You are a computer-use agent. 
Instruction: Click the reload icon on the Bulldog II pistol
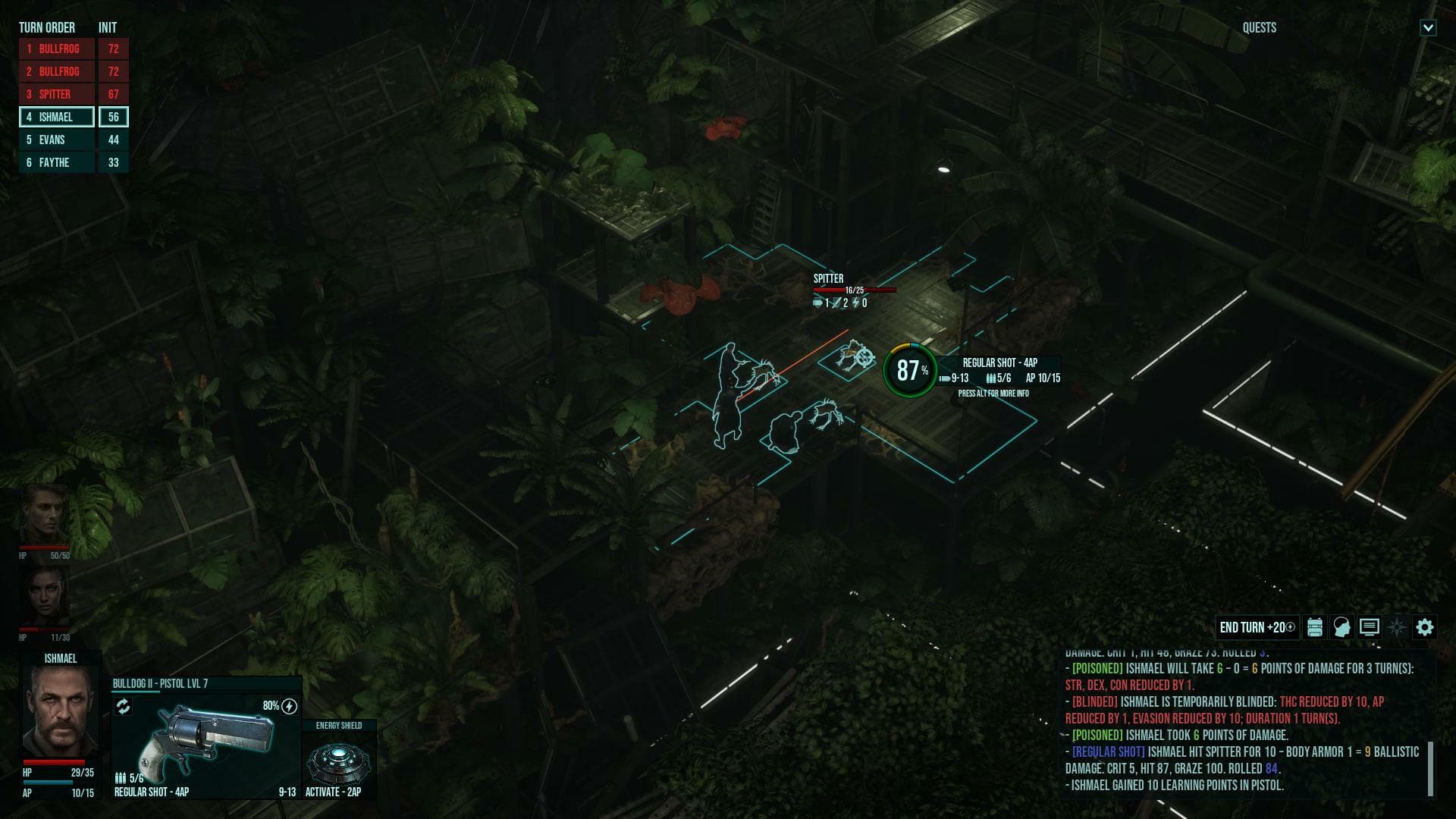click(x=124, y=706)
